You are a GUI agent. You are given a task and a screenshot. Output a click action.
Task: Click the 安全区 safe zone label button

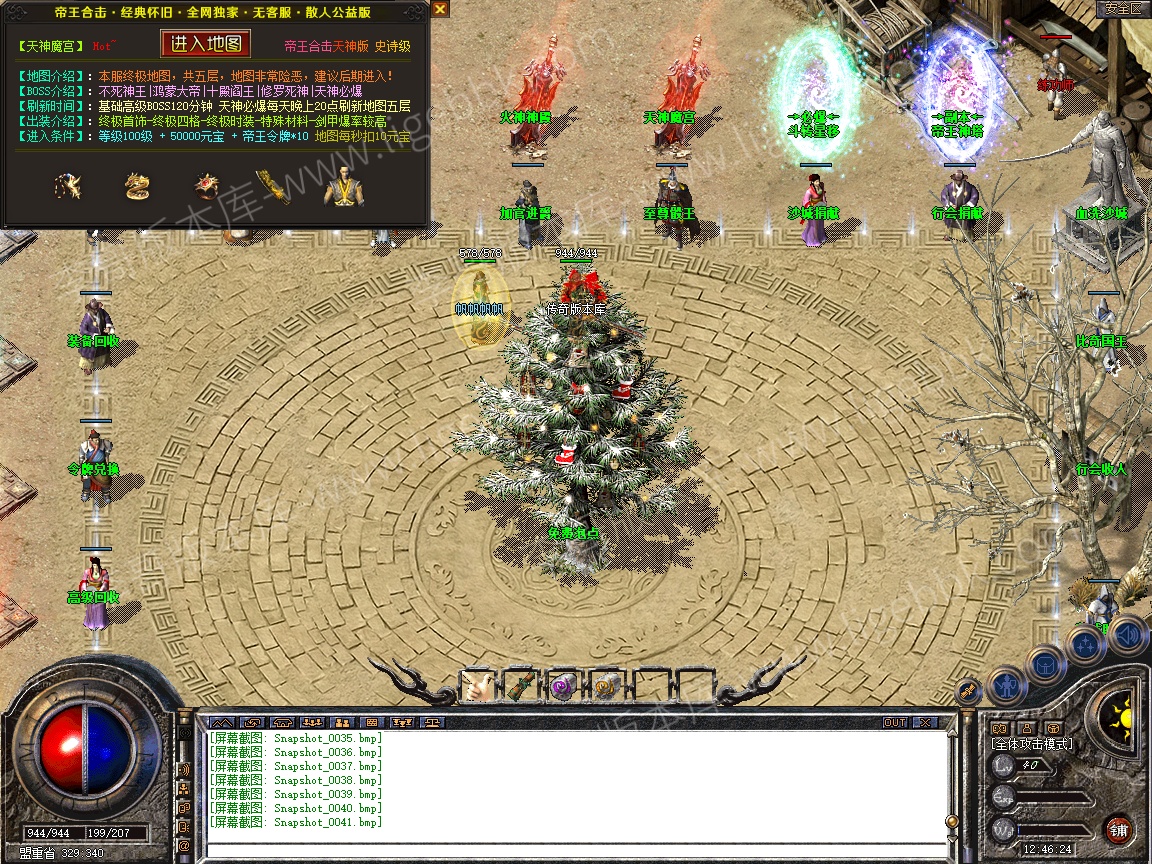(x=1123, y=8)
